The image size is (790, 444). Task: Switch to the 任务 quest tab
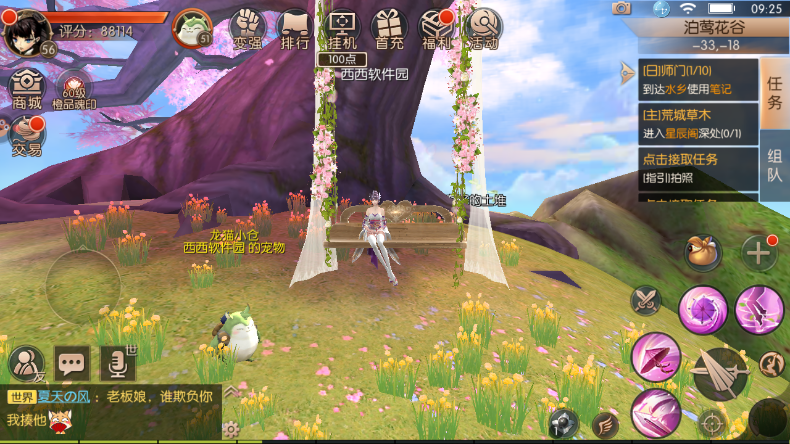(x=774, y=86)
